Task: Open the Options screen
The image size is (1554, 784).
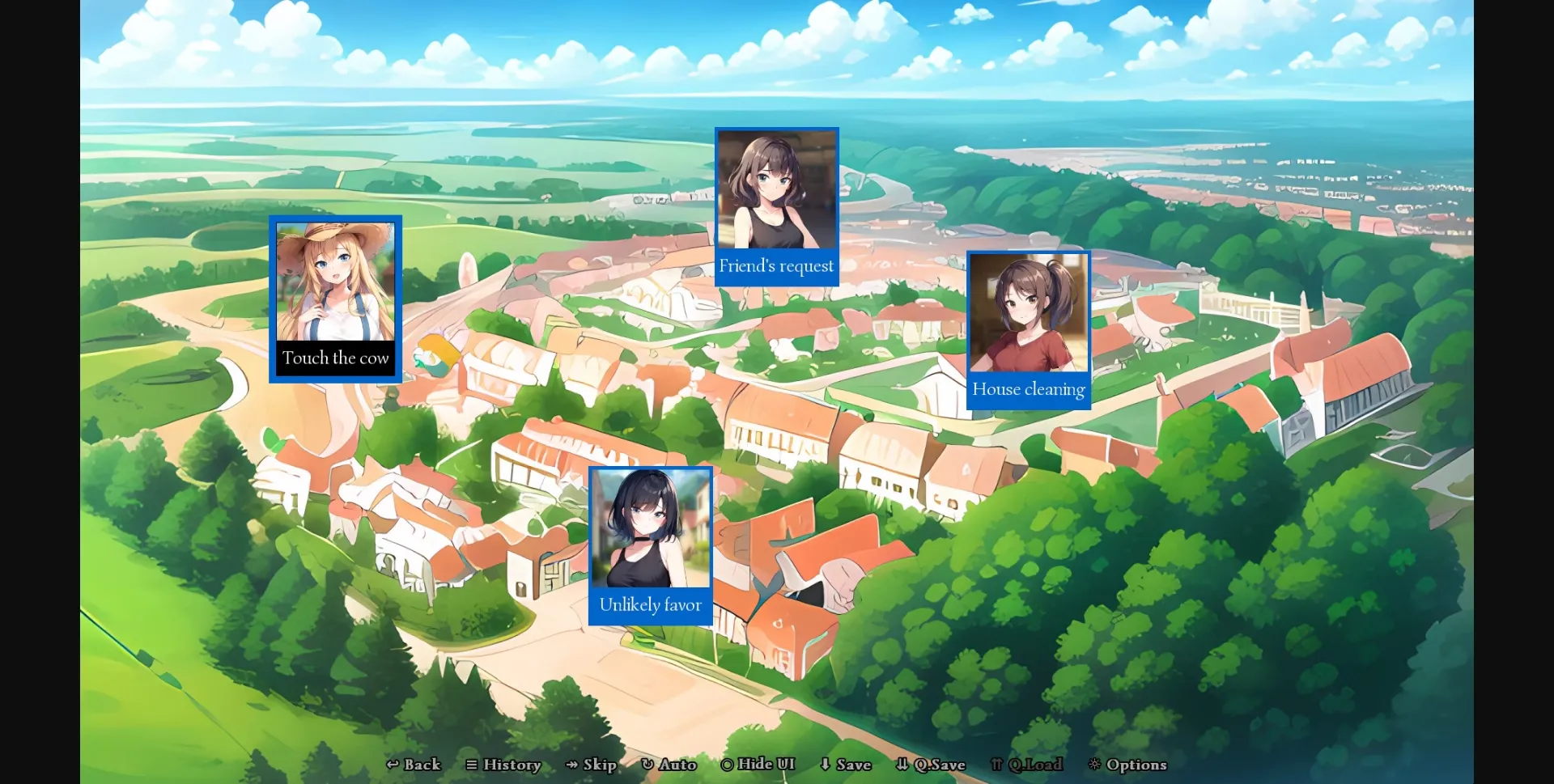Action: coord(1128,765)
